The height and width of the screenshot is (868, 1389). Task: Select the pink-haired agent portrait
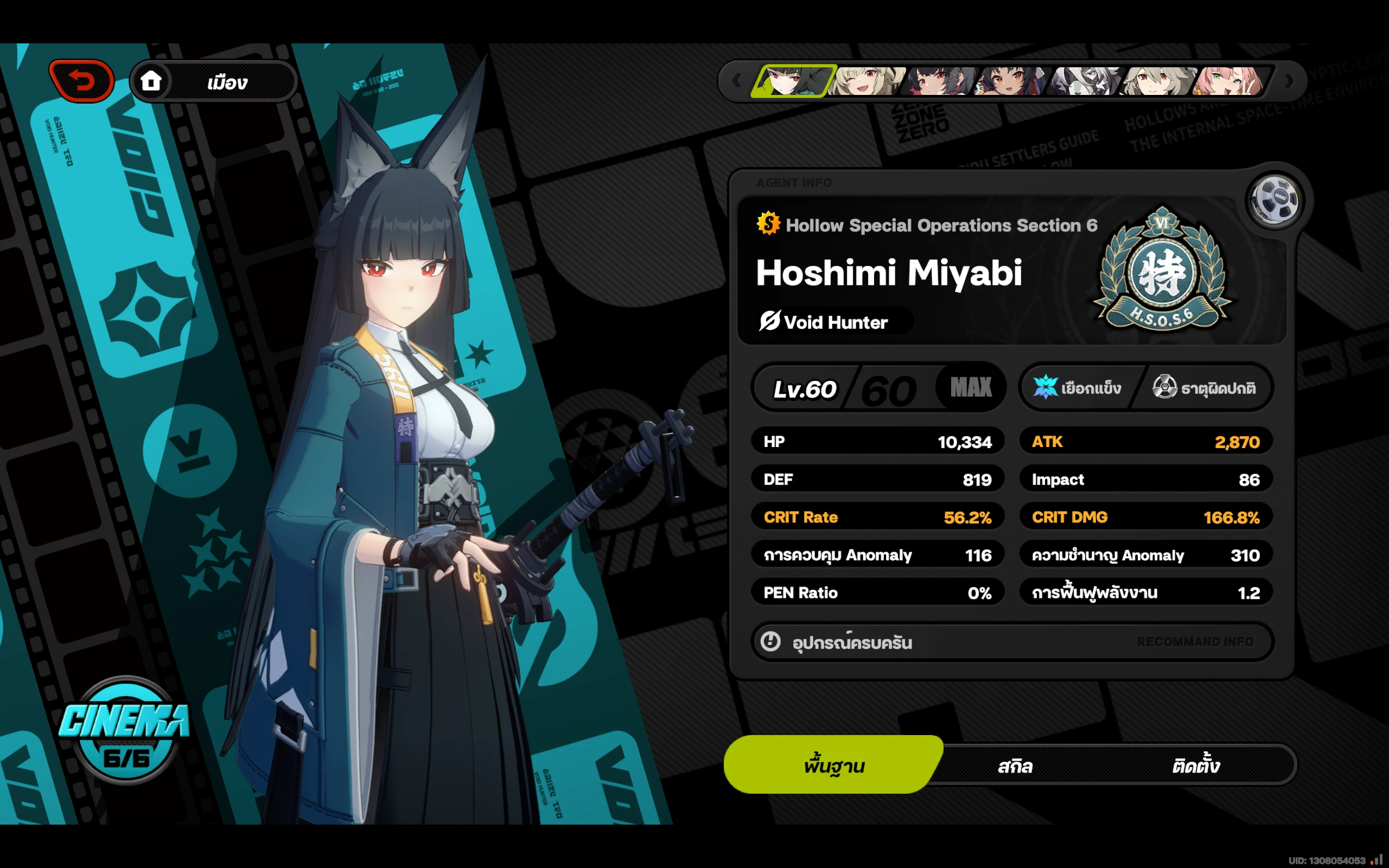(1228, 81)
